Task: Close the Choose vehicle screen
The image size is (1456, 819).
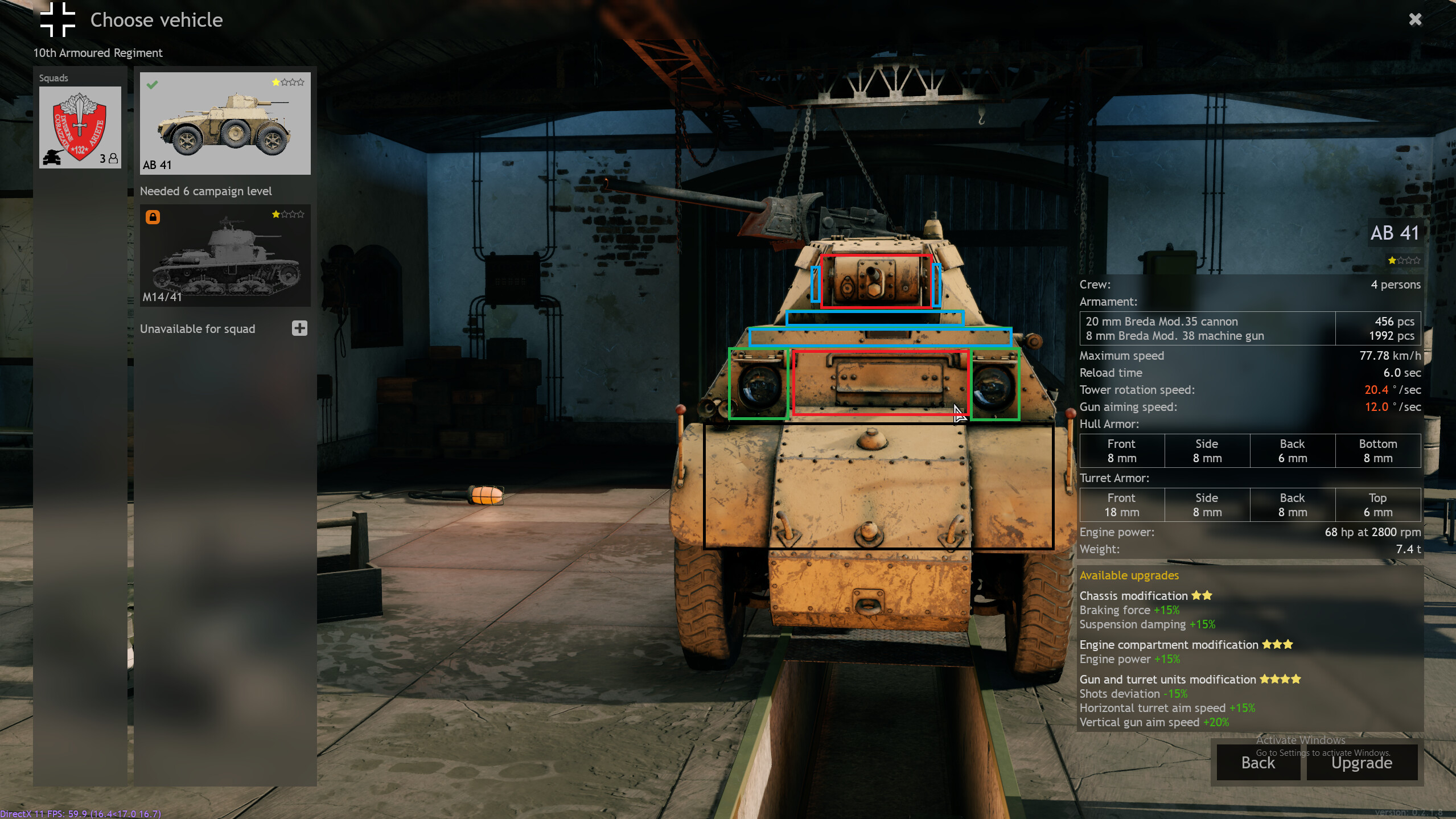Action: [1415, 20]
